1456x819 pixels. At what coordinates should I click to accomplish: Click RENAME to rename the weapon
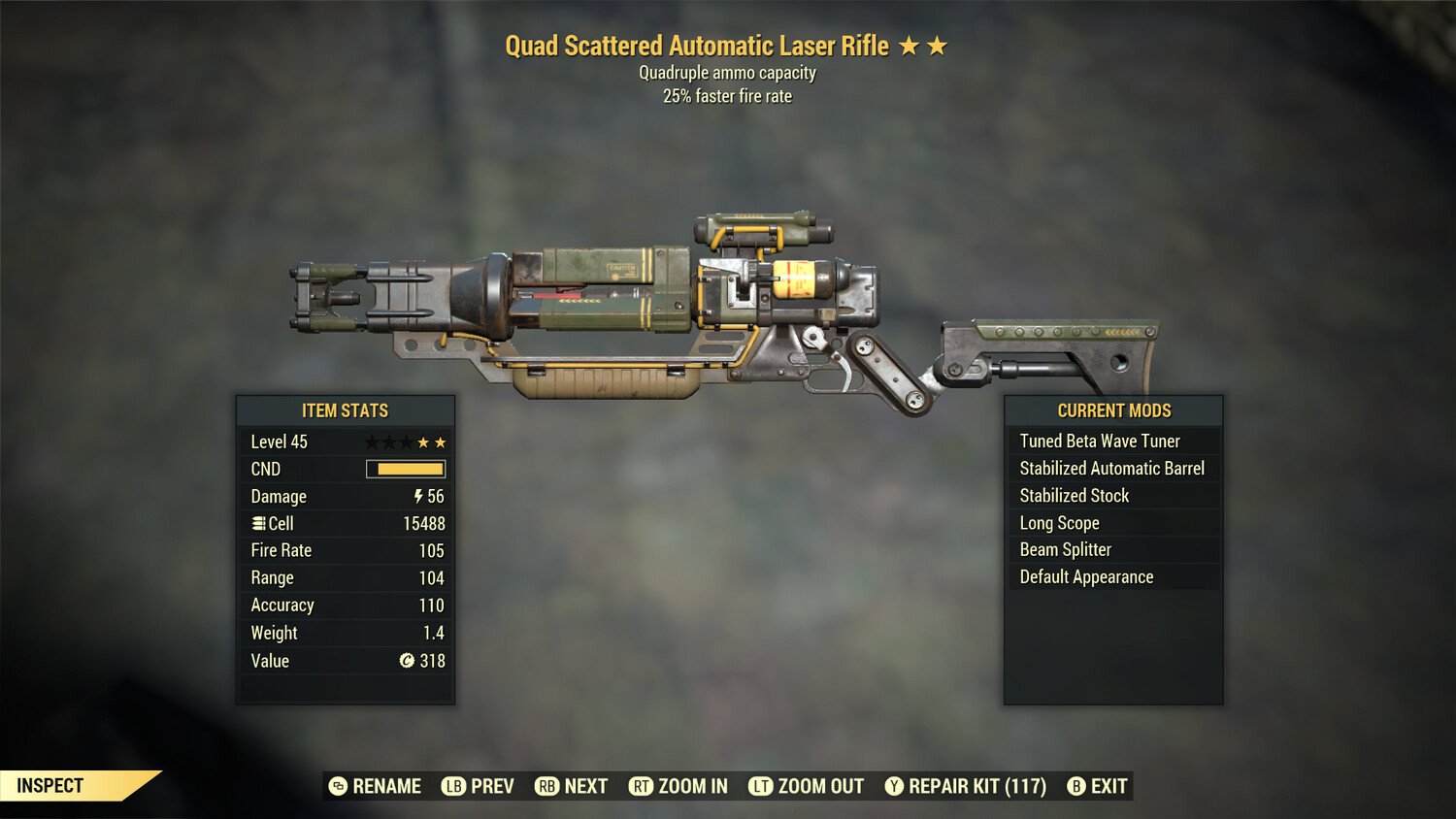385,786
